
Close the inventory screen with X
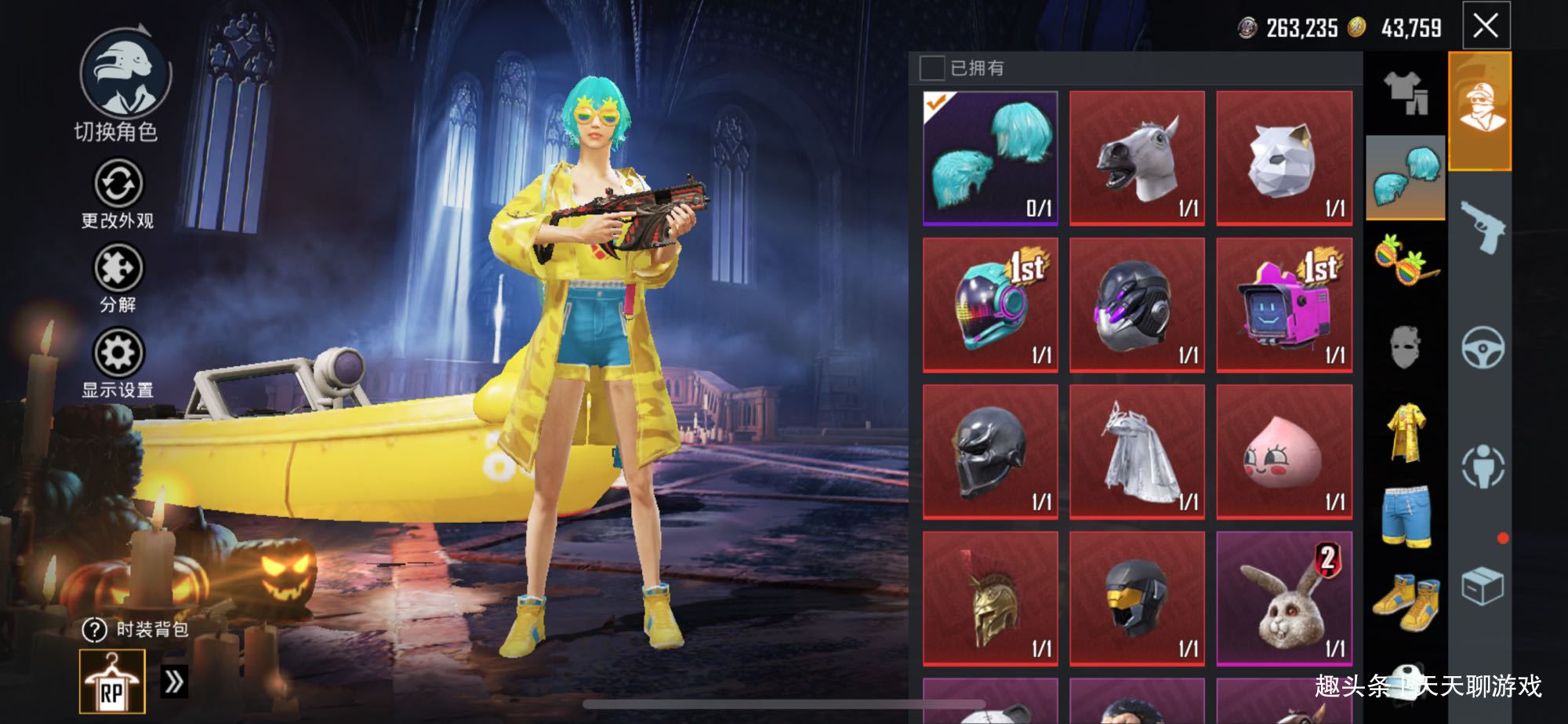coord(1486,26)
